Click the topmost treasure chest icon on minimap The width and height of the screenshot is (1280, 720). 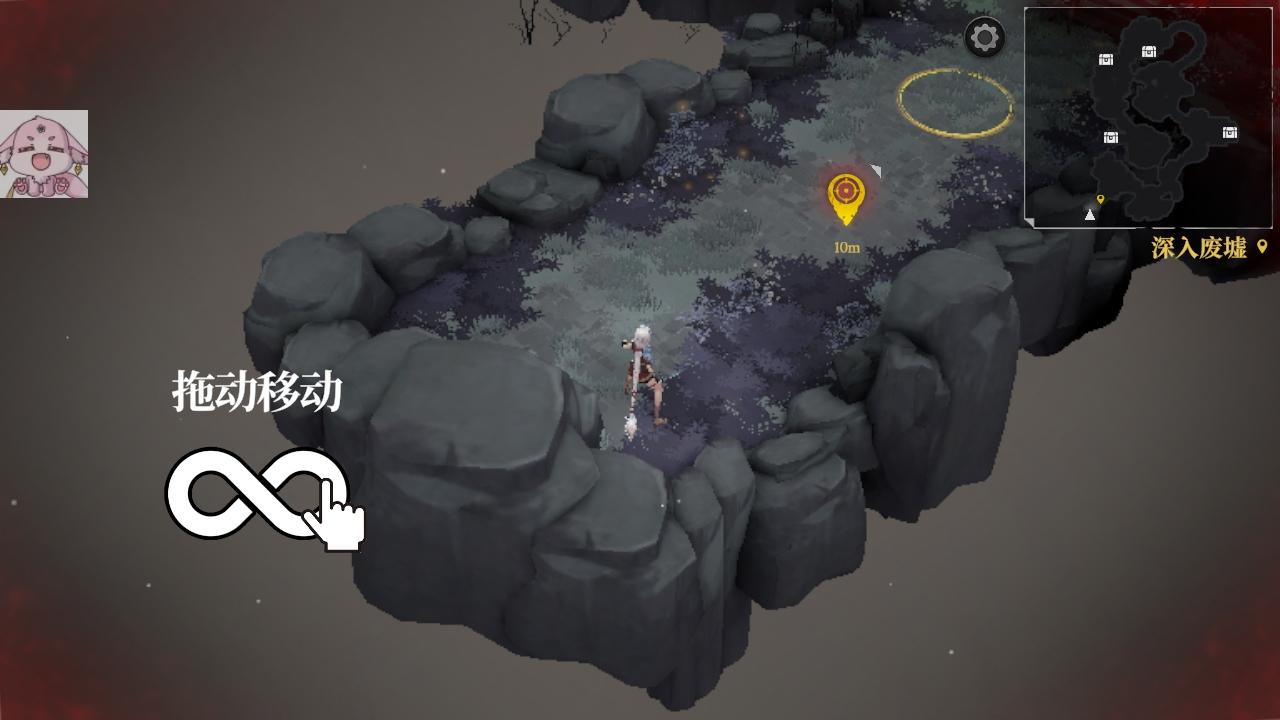coord(1148,53)
